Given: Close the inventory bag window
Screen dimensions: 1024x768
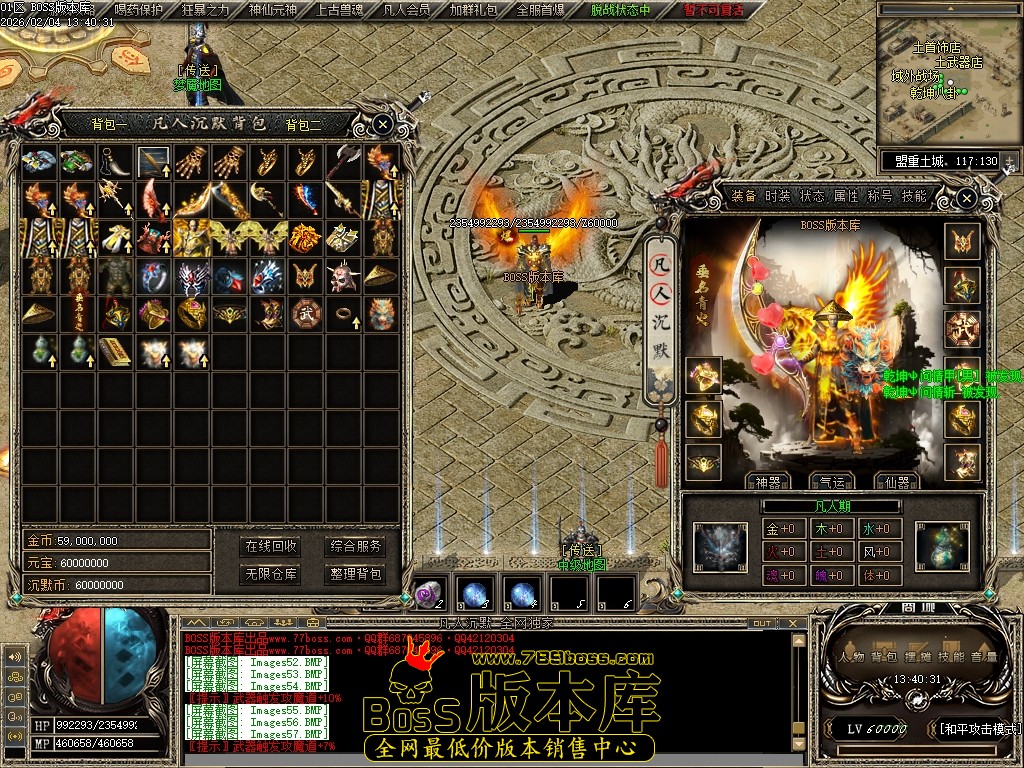Looking at the screenshot, I should tap(383, 125).
